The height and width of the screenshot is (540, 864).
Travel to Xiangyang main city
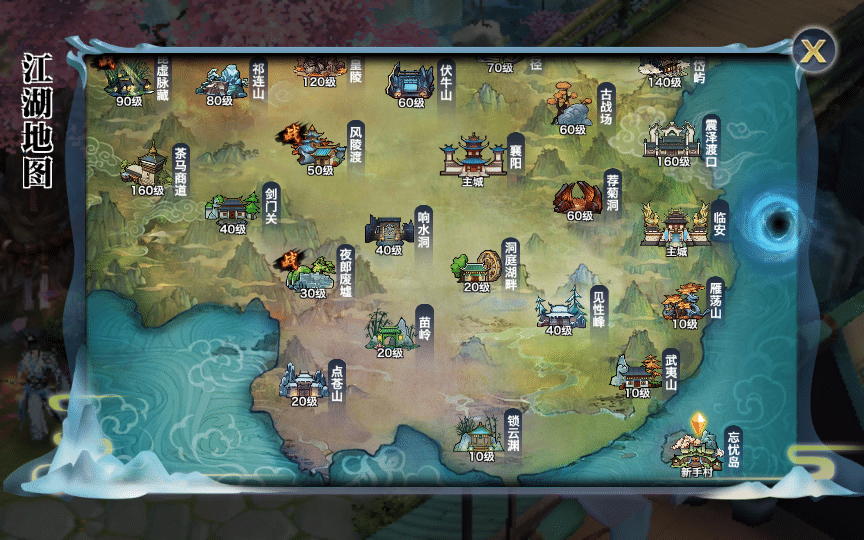coord(473,157)
